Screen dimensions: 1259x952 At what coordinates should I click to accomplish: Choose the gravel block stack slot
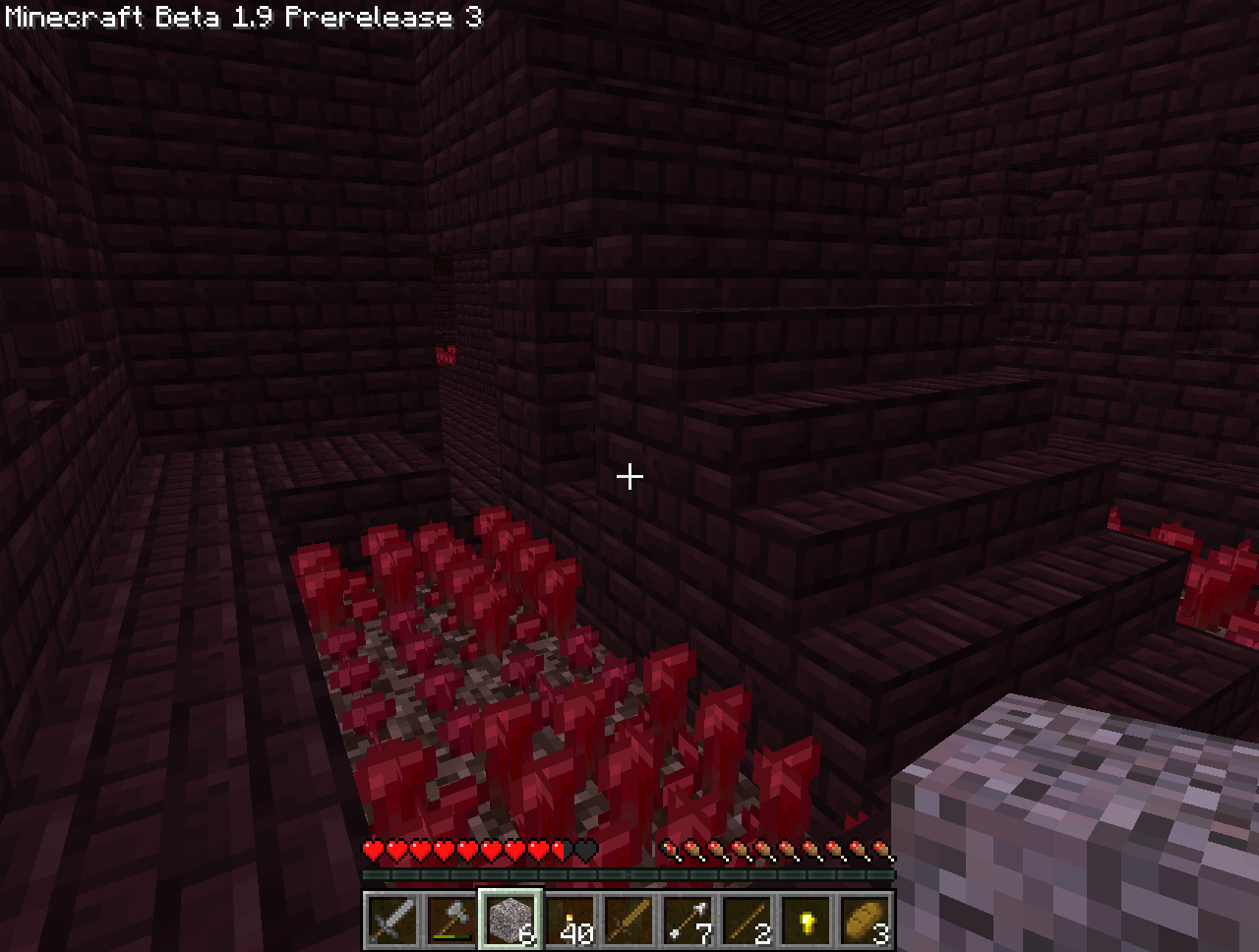[510, 922]
